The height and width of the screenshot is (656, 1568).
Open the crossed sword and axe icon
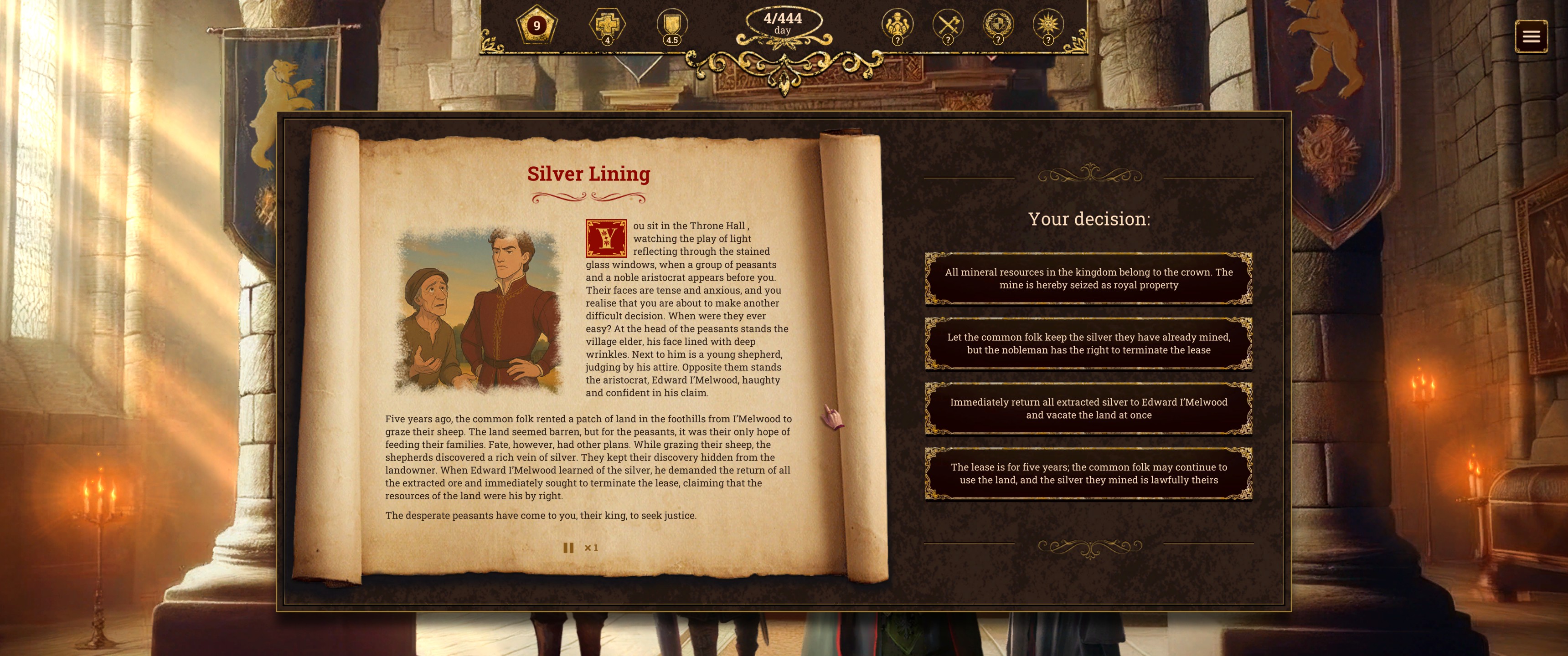[948, 26]
